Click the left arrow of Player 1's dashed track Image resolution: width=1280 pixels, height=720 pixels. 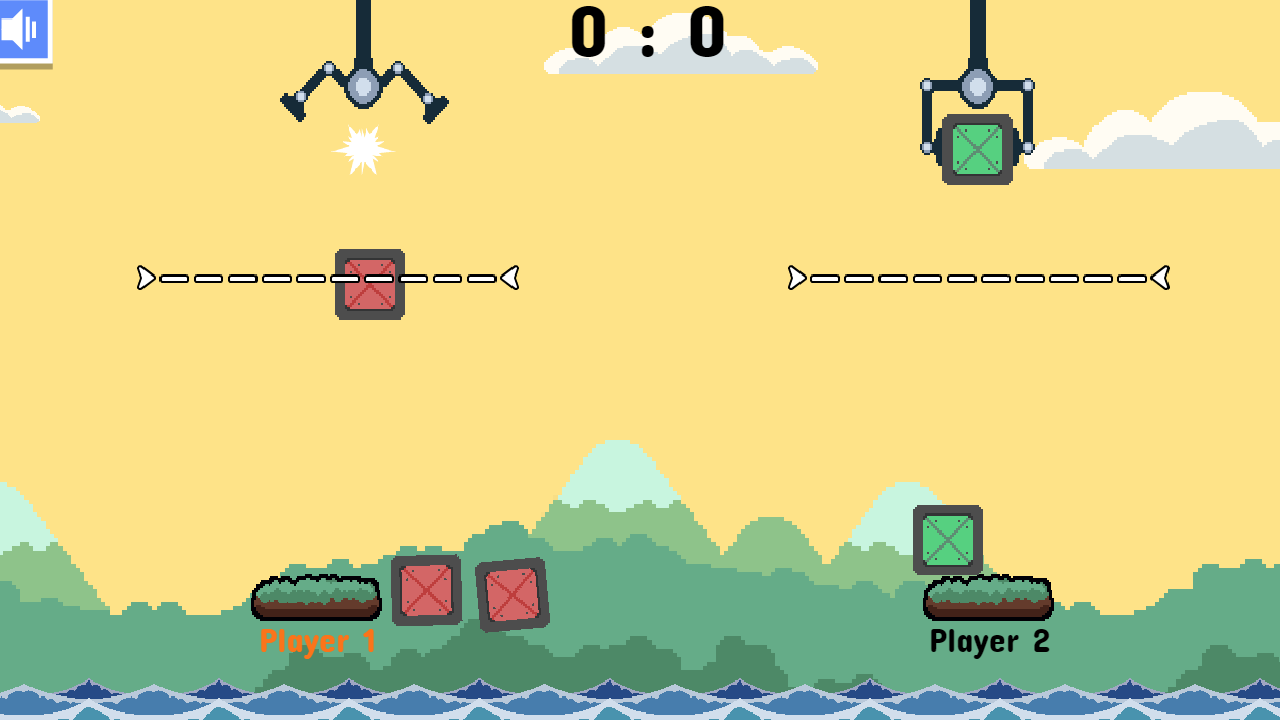145,279
